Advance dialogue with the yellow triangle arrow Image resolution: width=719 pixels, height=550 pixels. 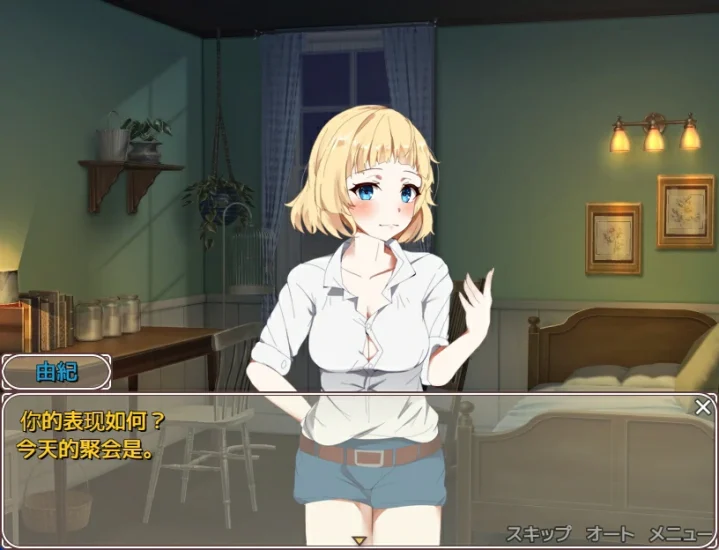click(x=359, y=540)
